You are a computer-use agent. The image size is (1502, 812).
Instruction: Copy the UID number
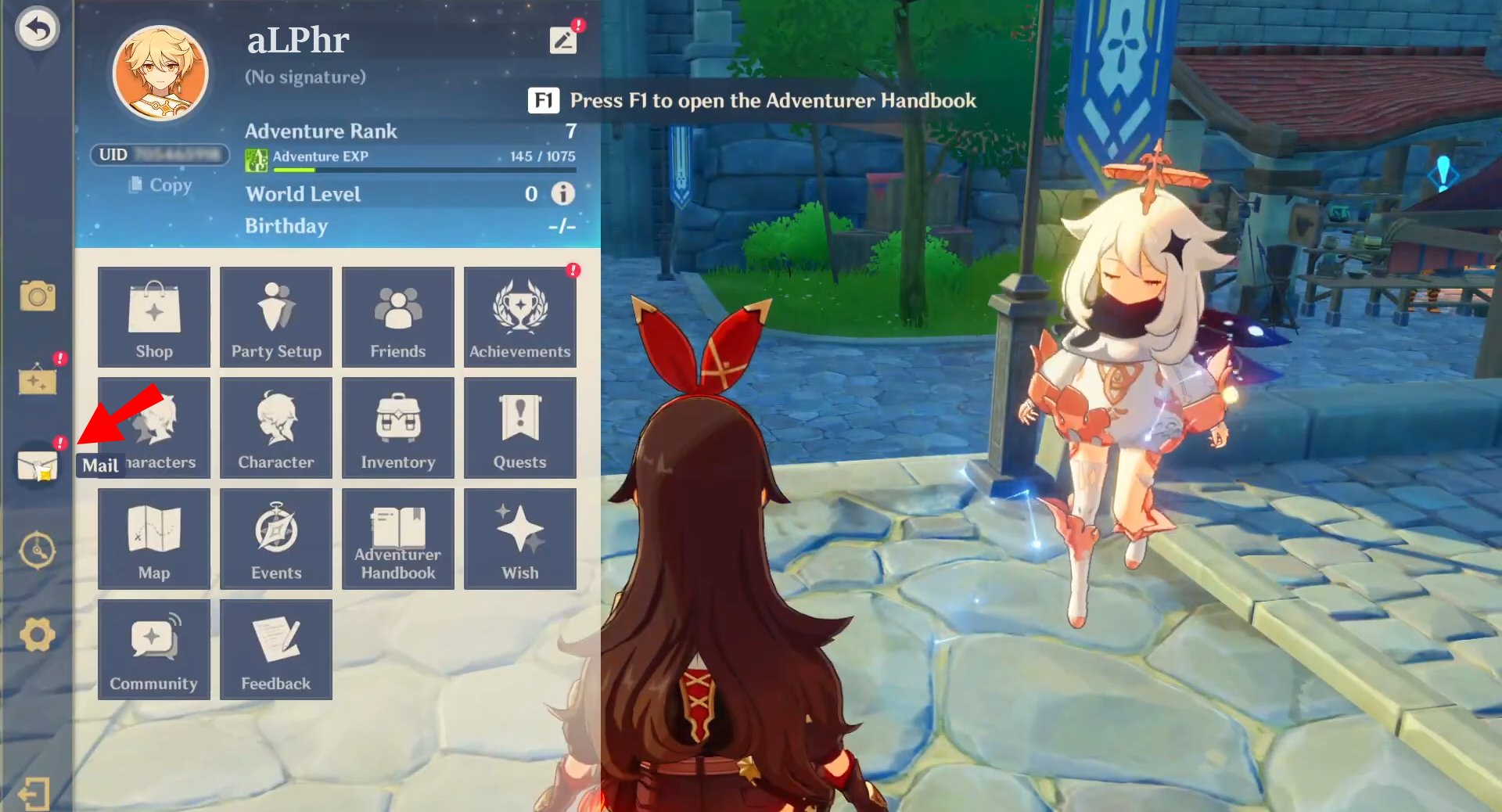coord(161,185)
